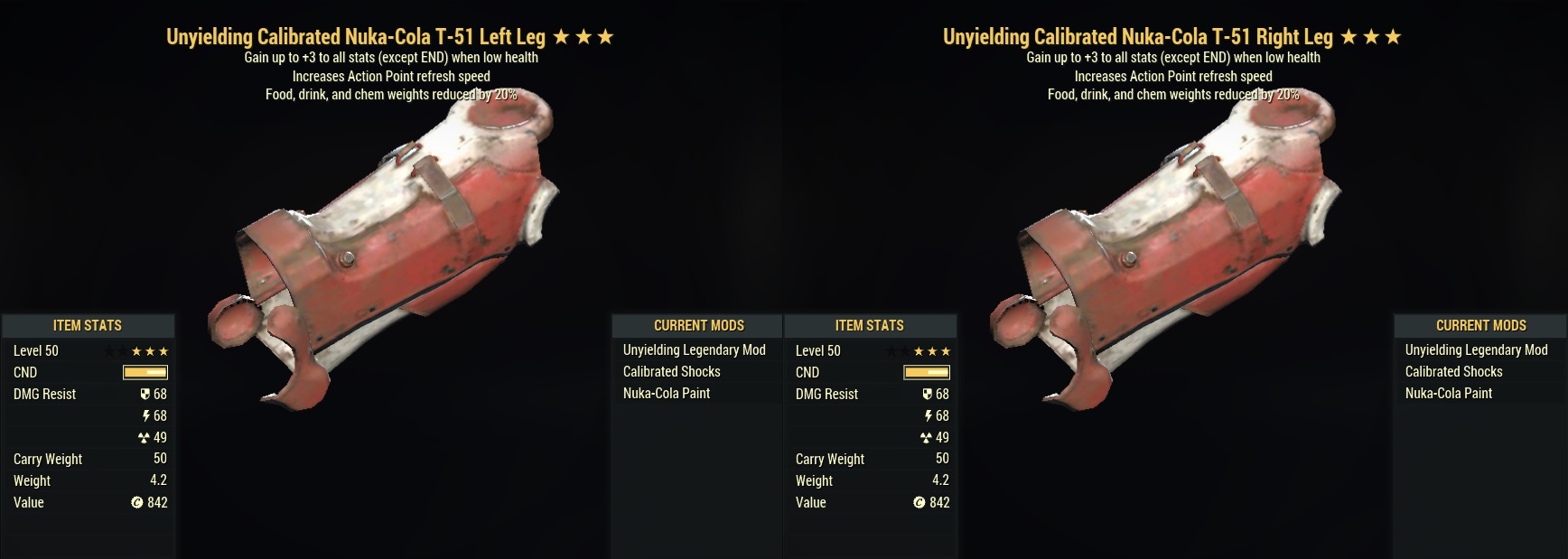Choose Calibrated Shocks in Left Leg mods
This screenshot has width=1568, height=559.
671,372
